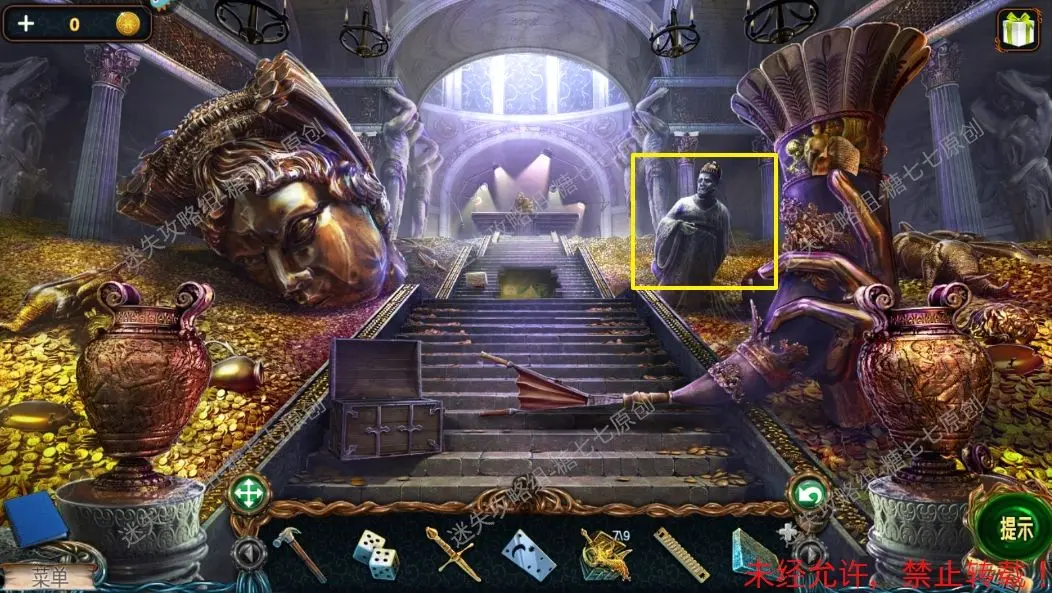
Task: Show previous inventory items with left arrow
Action: pyautogui.click(x=250, y=553)
